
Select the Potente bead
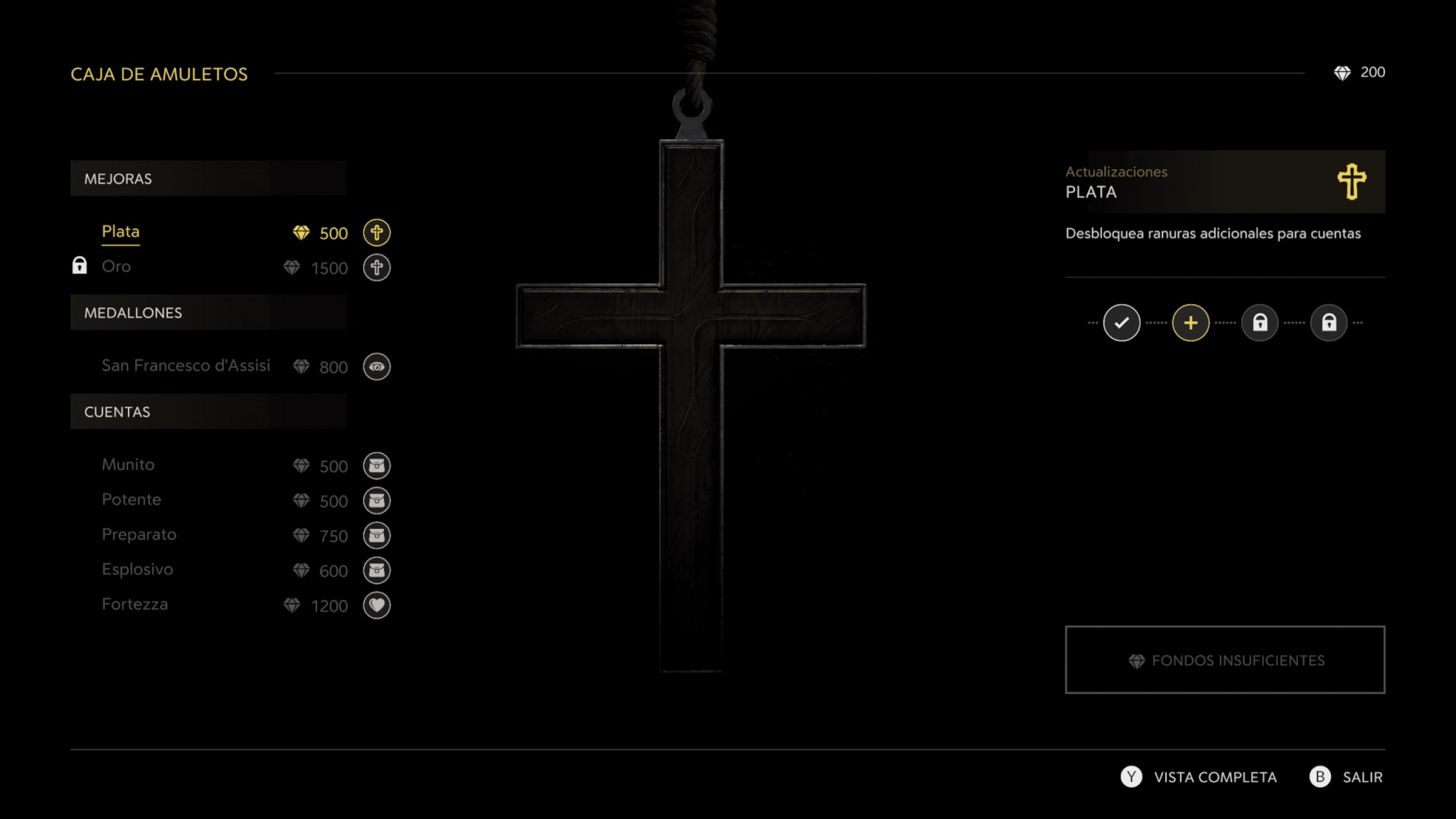pos(132,500)
